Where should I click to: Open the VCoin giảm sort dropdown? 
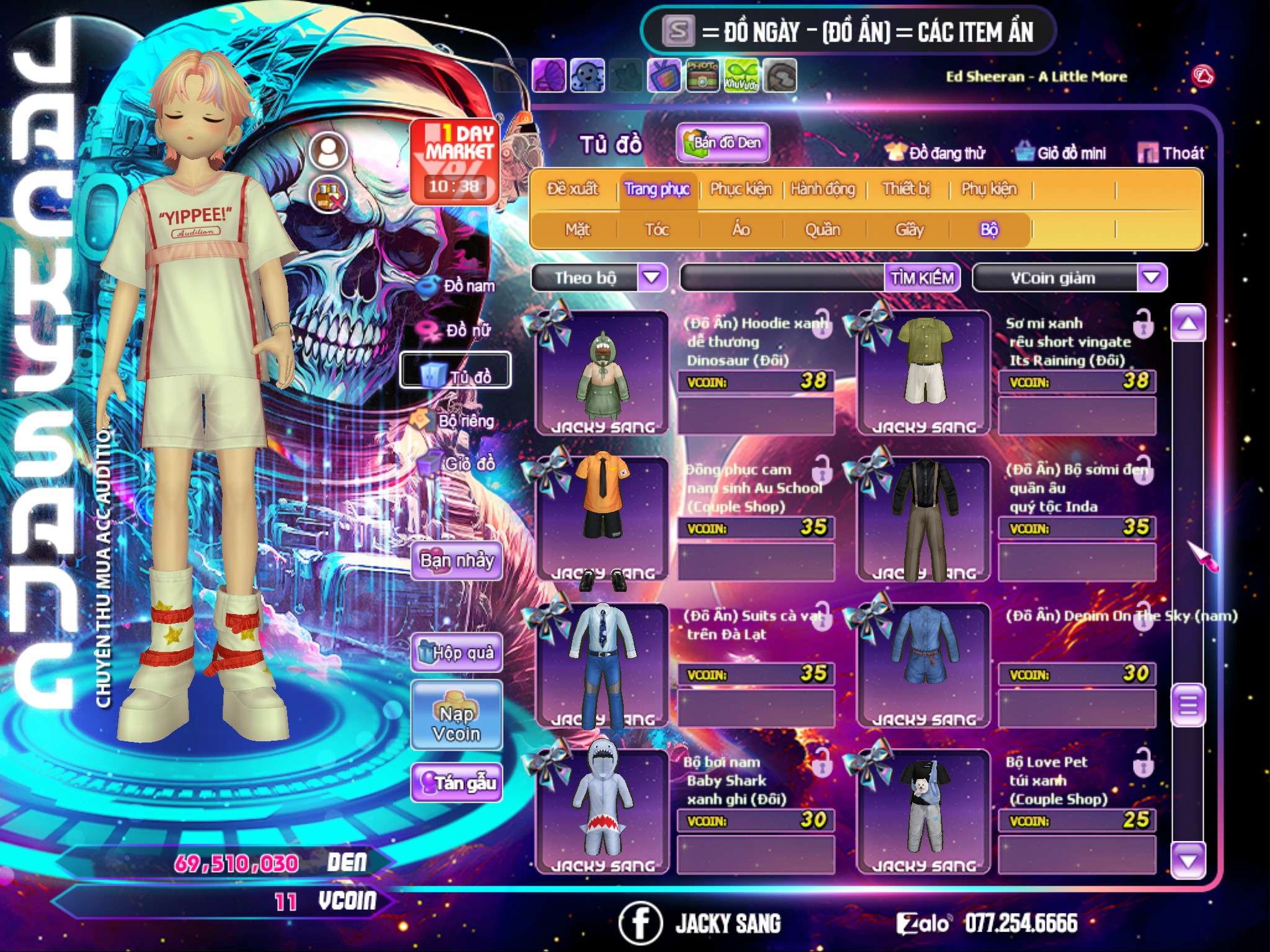point(1152,278)
